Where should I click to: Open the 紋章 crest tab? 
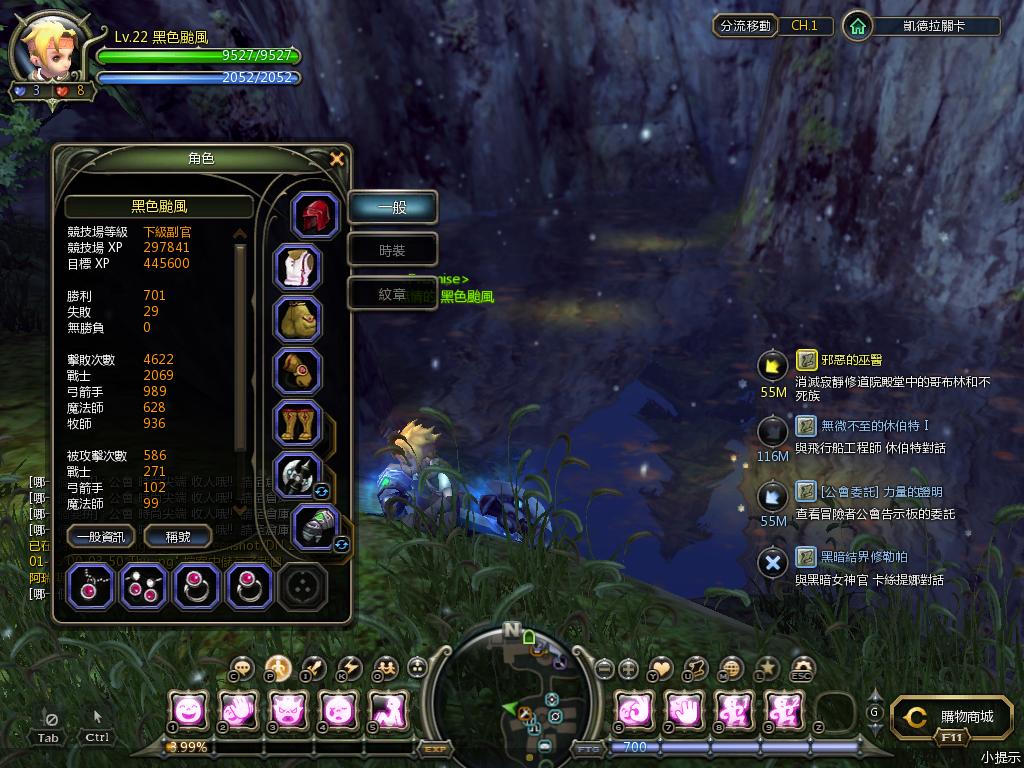point(392,294)
